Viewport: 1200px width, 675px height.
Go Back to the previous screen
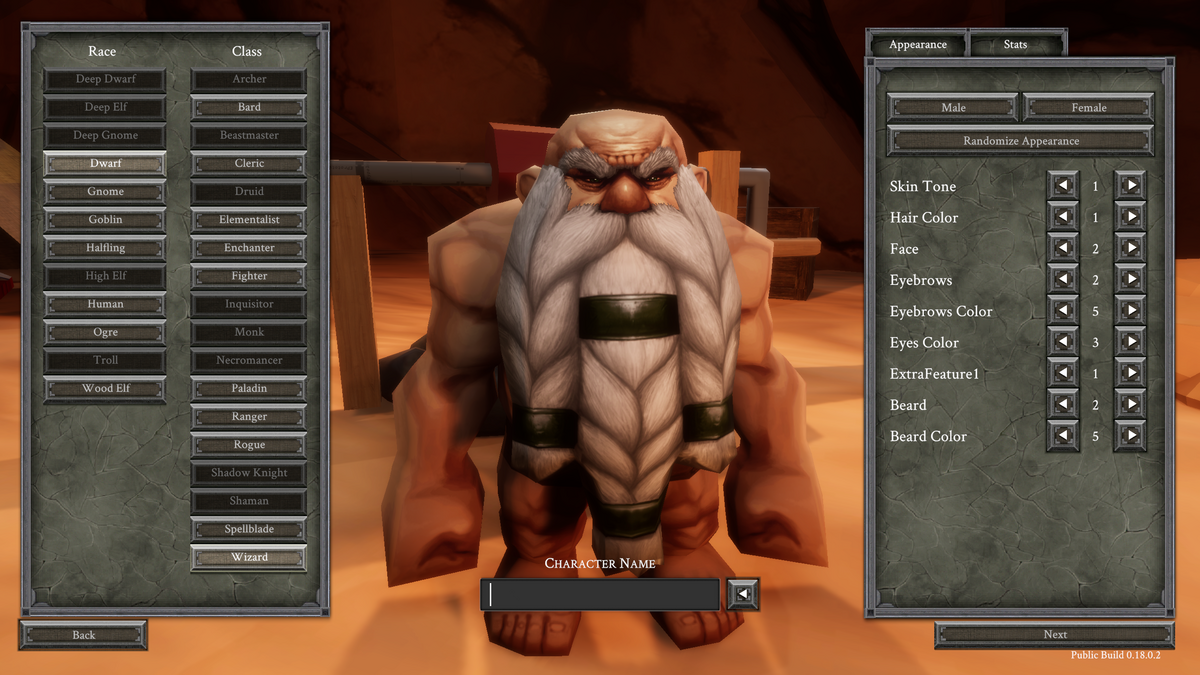(x=84, y=635)
